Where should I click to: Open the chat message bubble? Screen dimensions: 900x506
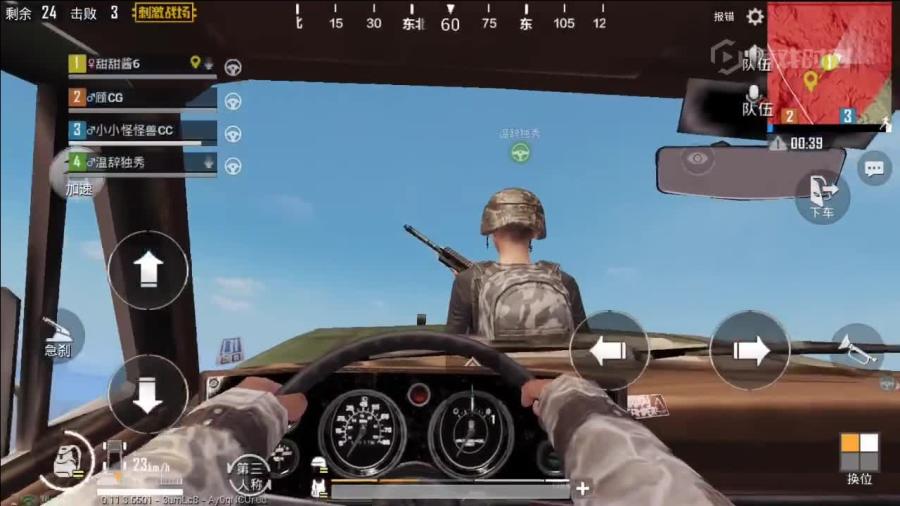click(x=875, y=168)
